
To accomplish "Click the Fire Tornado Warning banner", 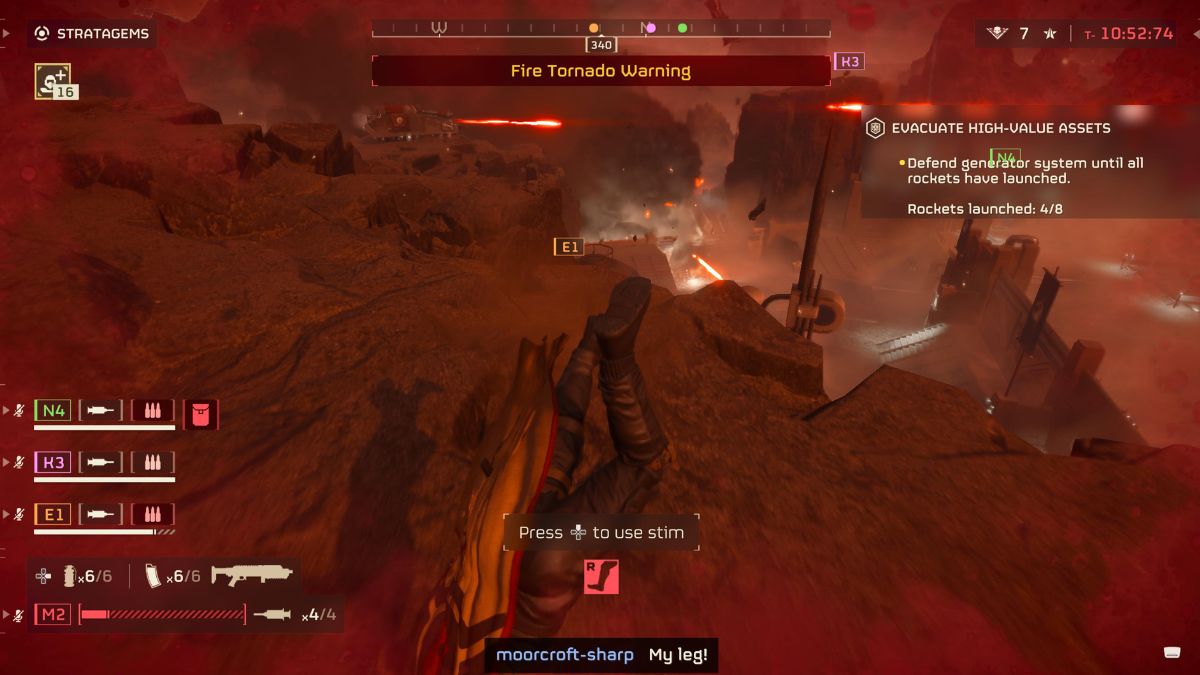I will pos(600,71).
